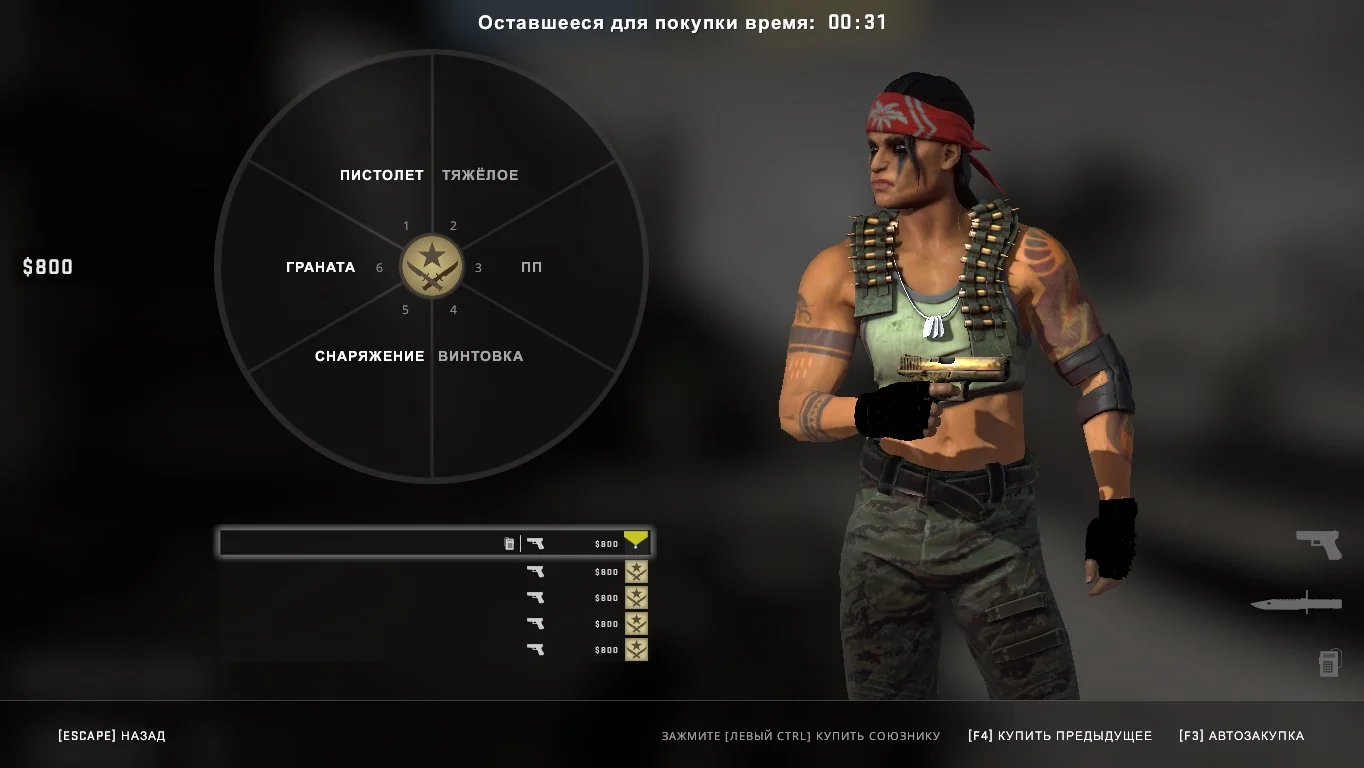Viewport: 1364px width, 768px height.
Task: Select the ВИНТОВКА category
Action: (x=480, y=356)
